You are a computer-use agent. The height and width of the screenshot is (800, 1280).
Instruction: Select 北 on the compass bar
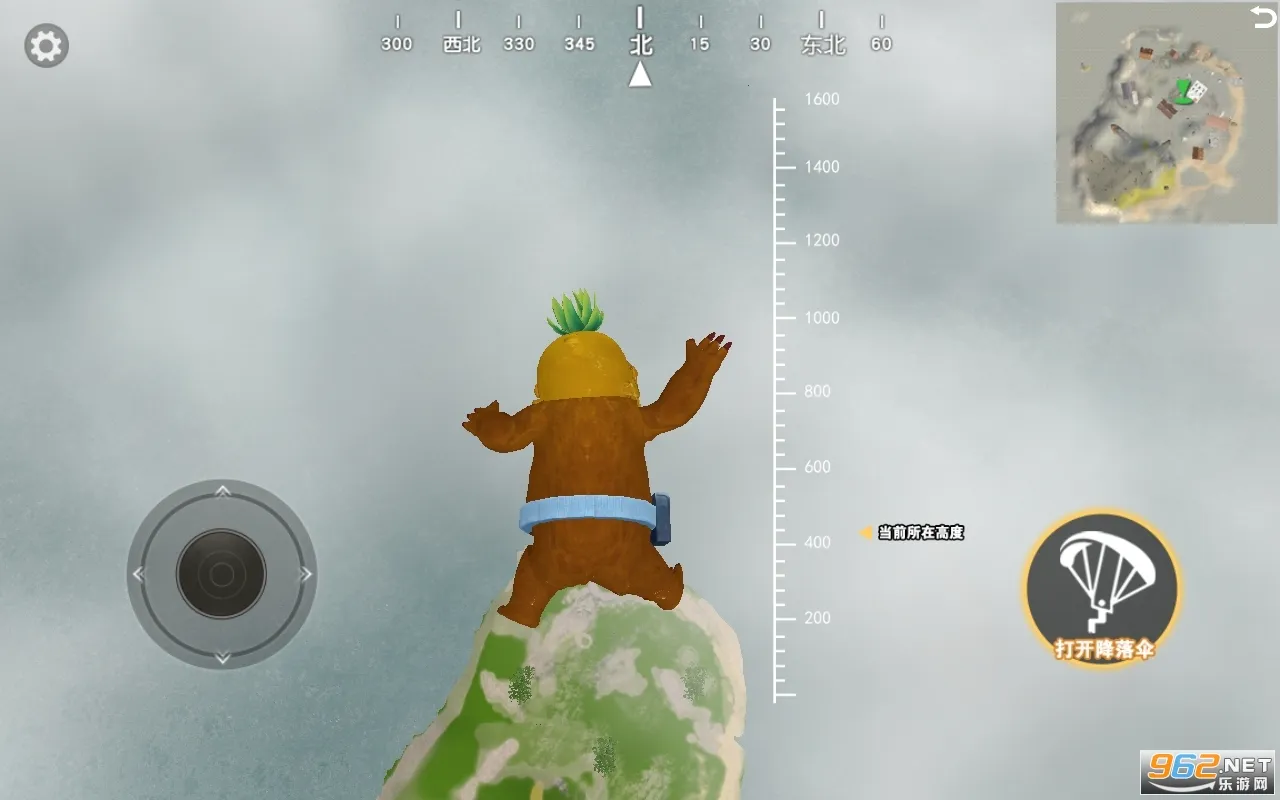coord(640,44)
